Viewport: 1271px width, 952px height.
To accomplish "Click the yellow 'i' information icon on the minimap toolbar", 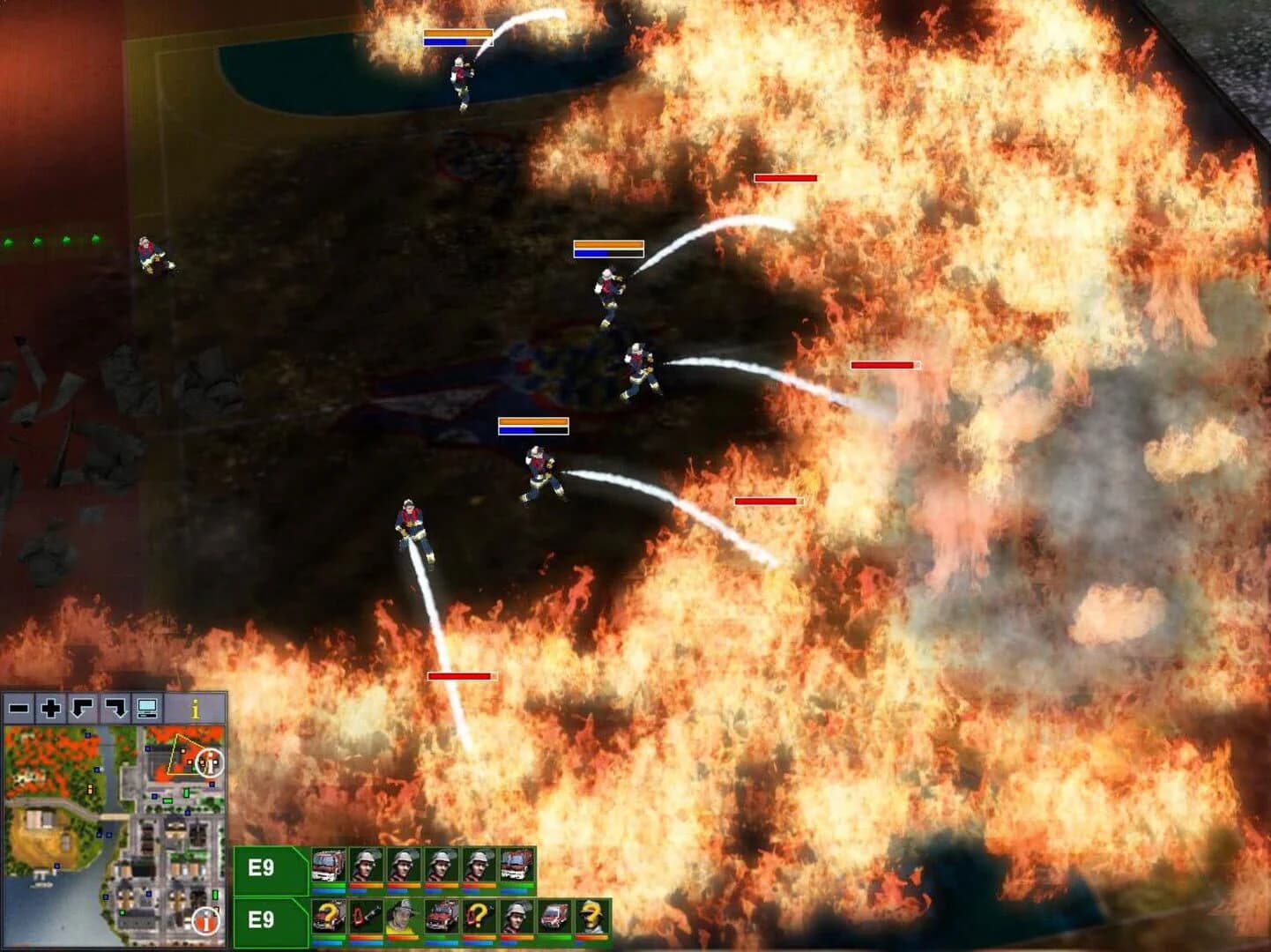I will [196, 707].
